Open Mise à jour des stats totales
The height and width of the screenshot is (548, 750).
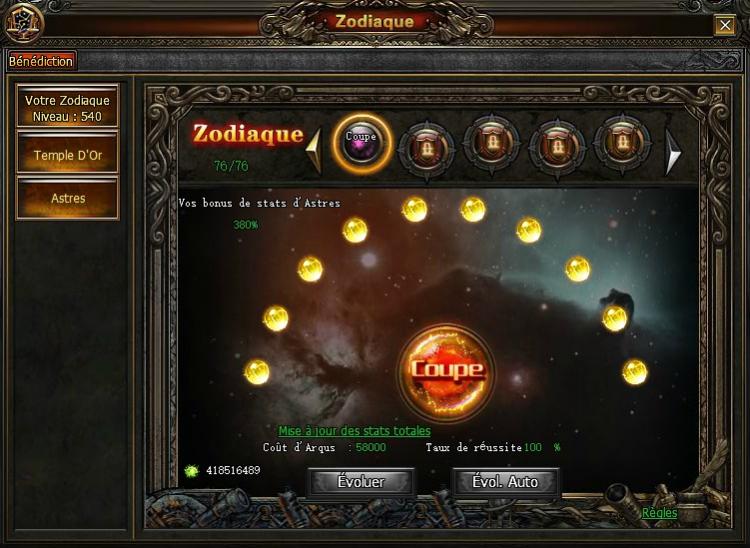(354, 431)
